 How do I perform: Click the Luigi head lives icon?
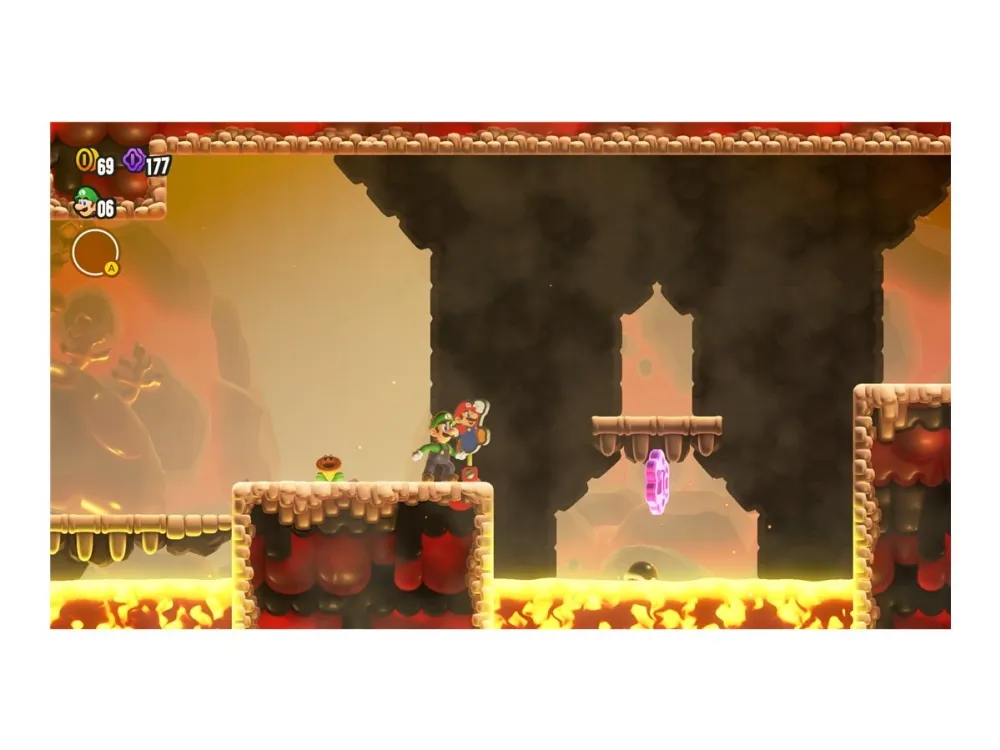pos(85,203)
